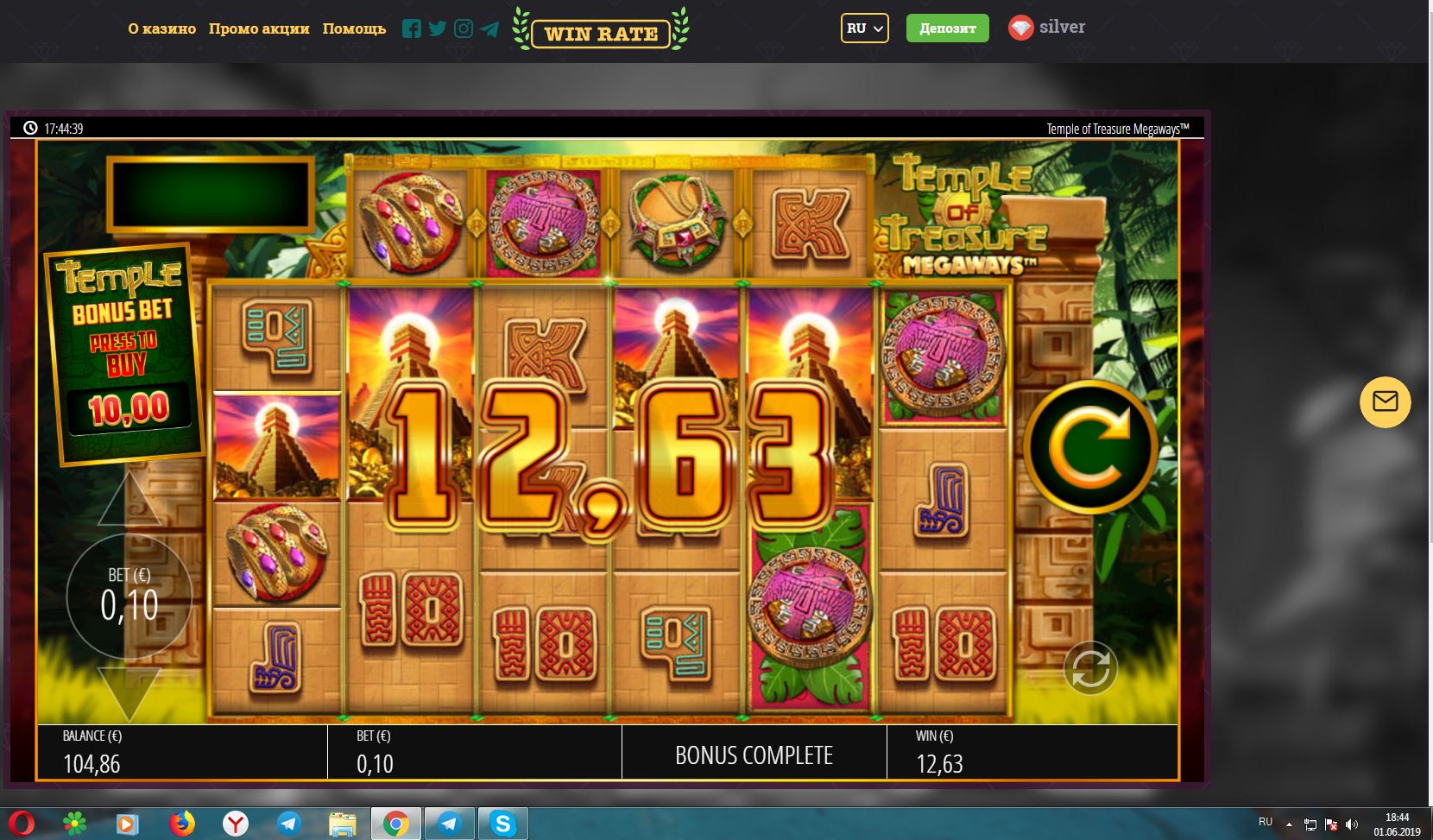Open the casino's Instagram link
The height and width of the screenshot is (840, 1433).
tap(464, 28)
